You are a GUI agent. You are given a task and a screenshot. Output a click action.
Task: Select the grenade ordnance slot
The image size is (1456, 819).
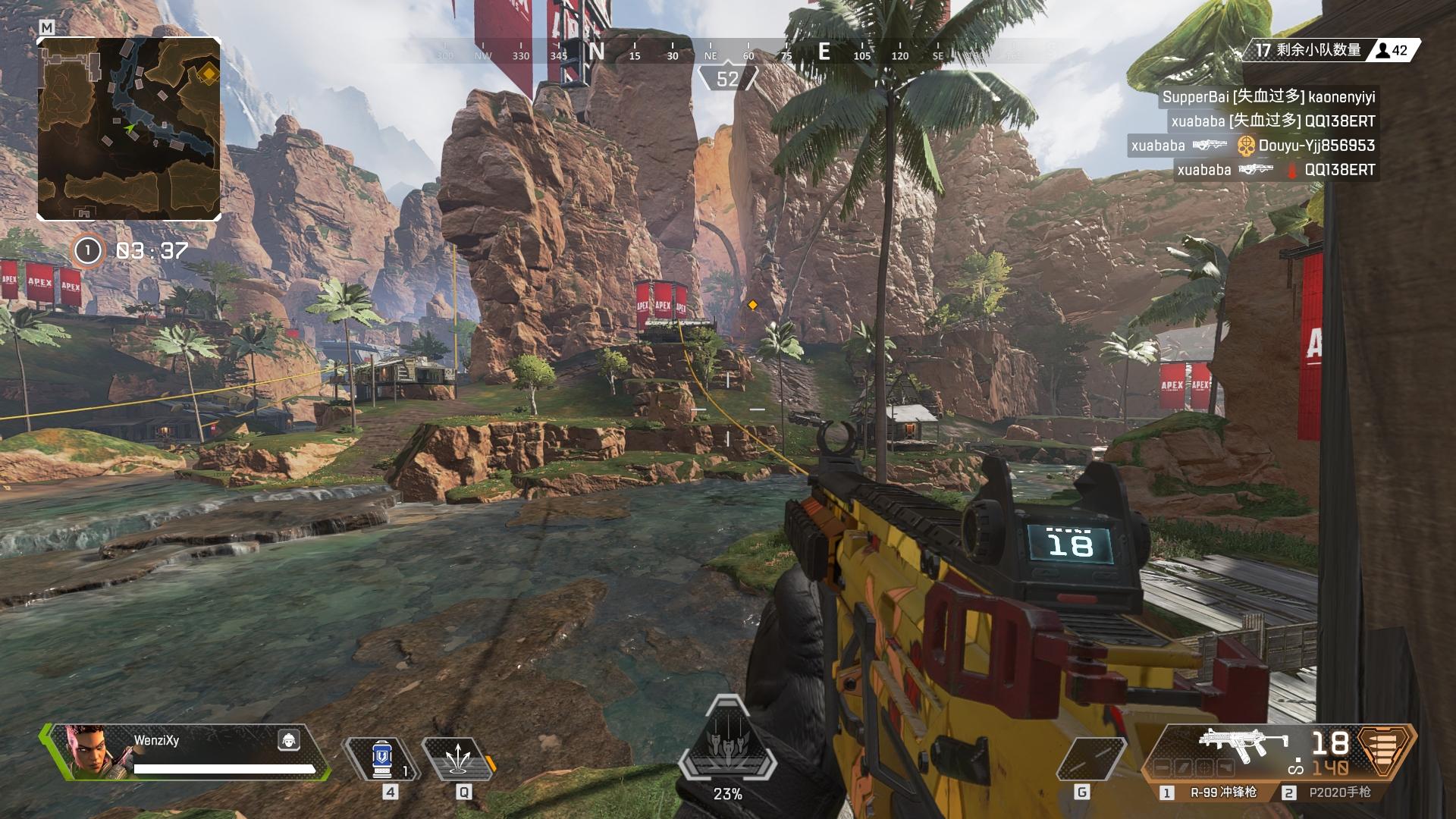click(x=1091, y=760)
